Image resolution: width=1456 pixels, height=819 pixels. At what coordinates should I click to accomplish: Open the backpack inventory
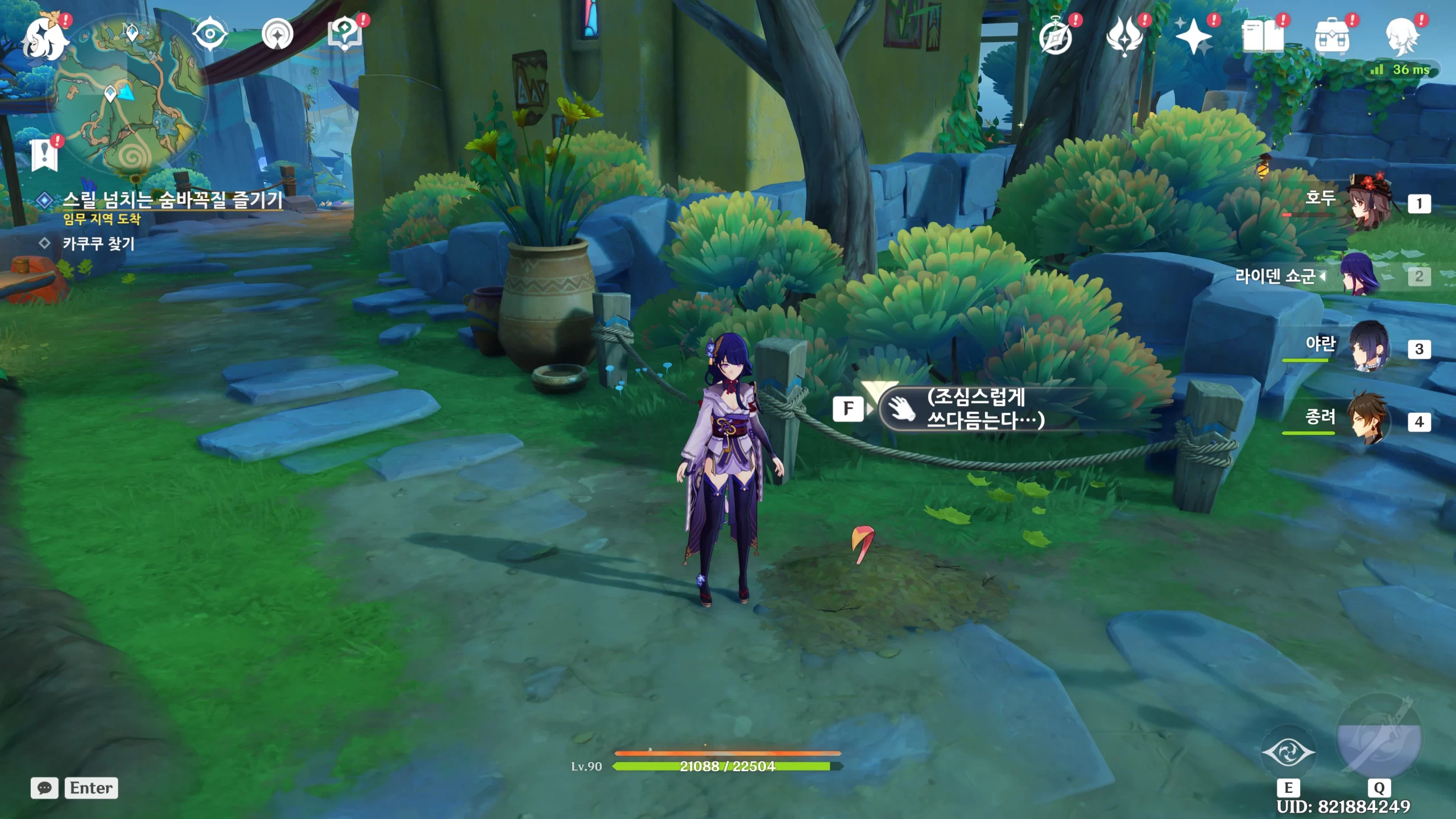pos(1331,37)
